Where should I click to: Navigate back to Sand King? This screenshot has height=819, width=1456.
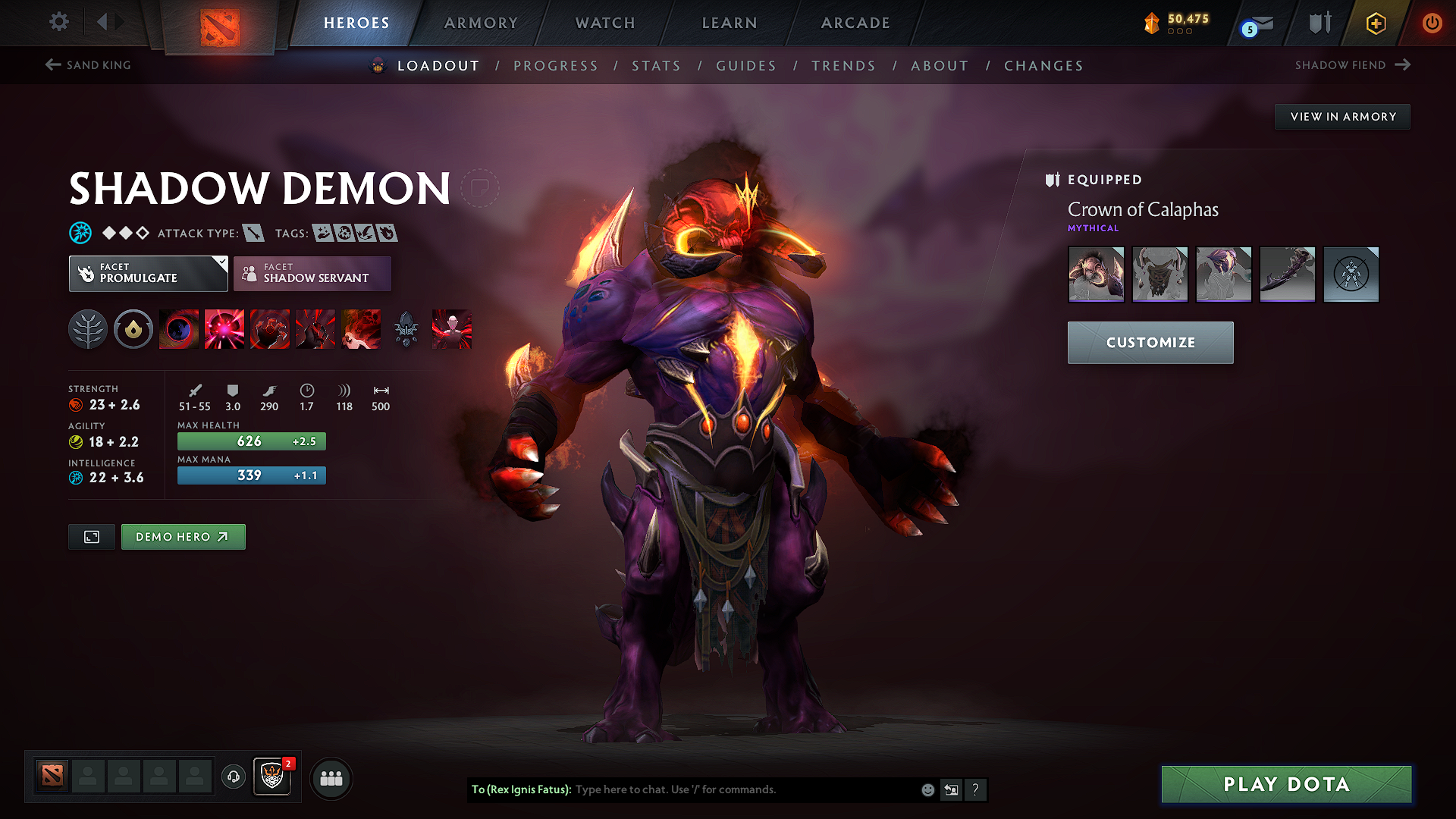87,65
